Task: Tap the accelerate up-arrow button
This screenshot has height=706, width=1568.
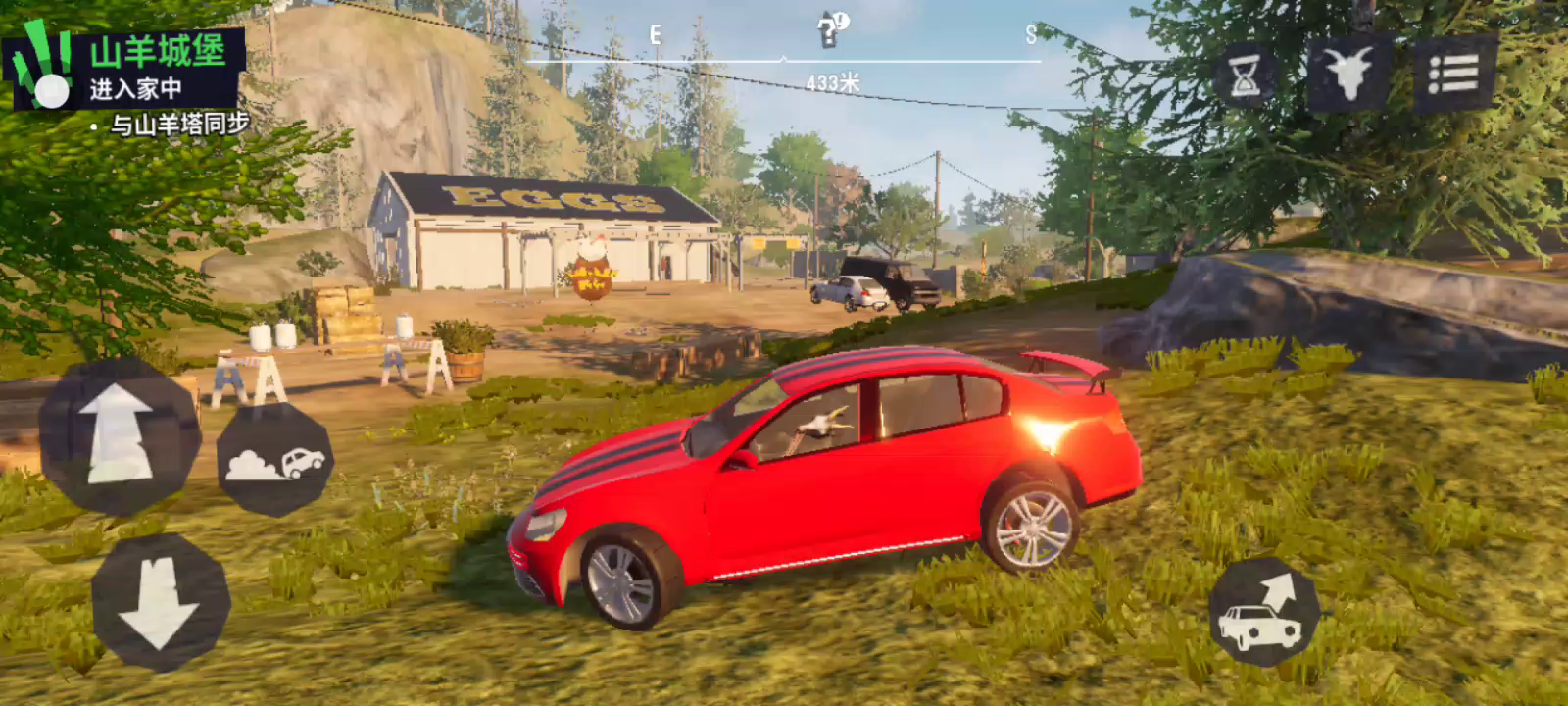Action: [x=119, y=434]
